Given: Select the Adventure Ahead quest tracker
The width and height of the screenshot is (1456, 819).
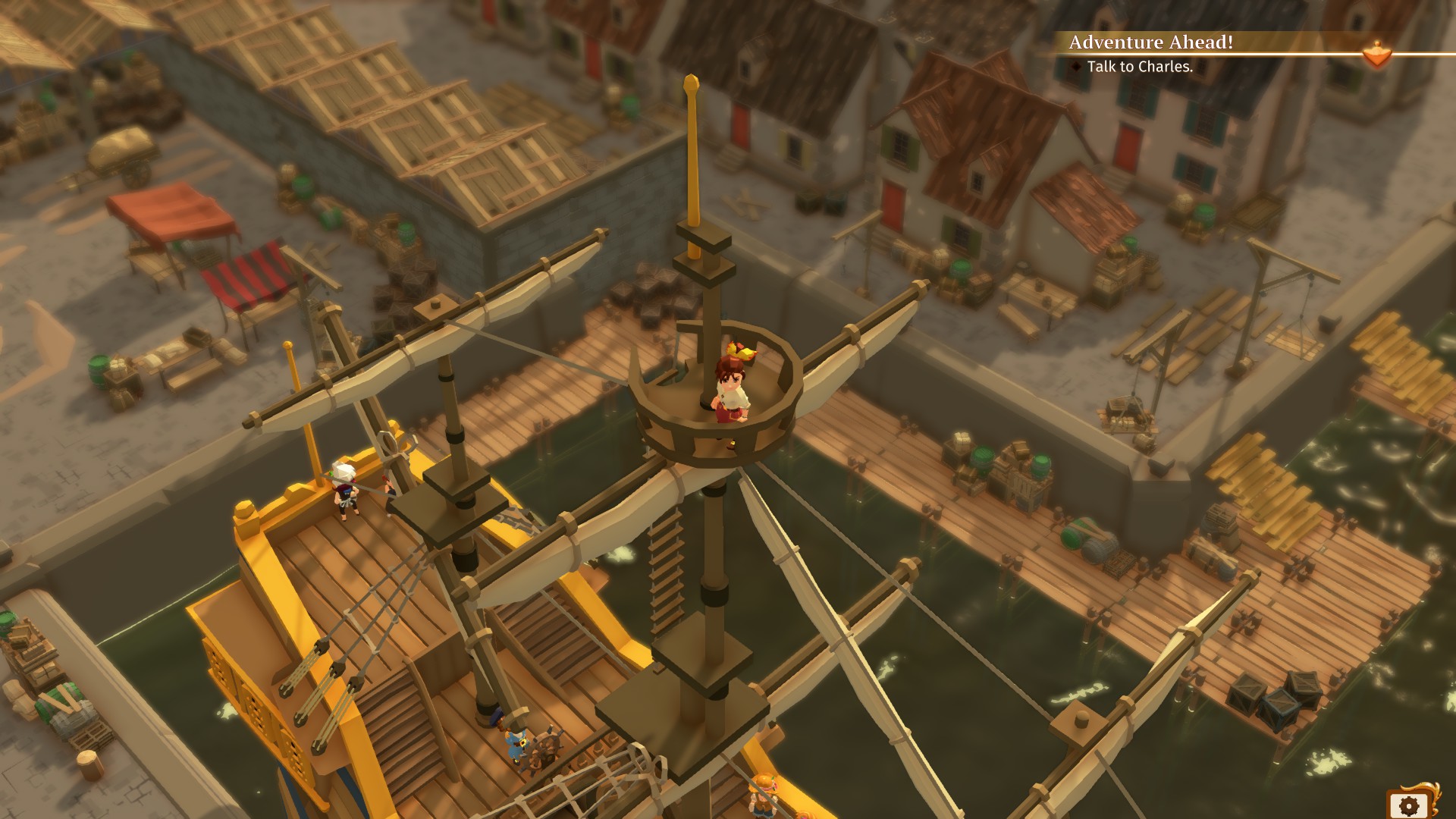Looking at the screenshot, I should point(1150,42).
